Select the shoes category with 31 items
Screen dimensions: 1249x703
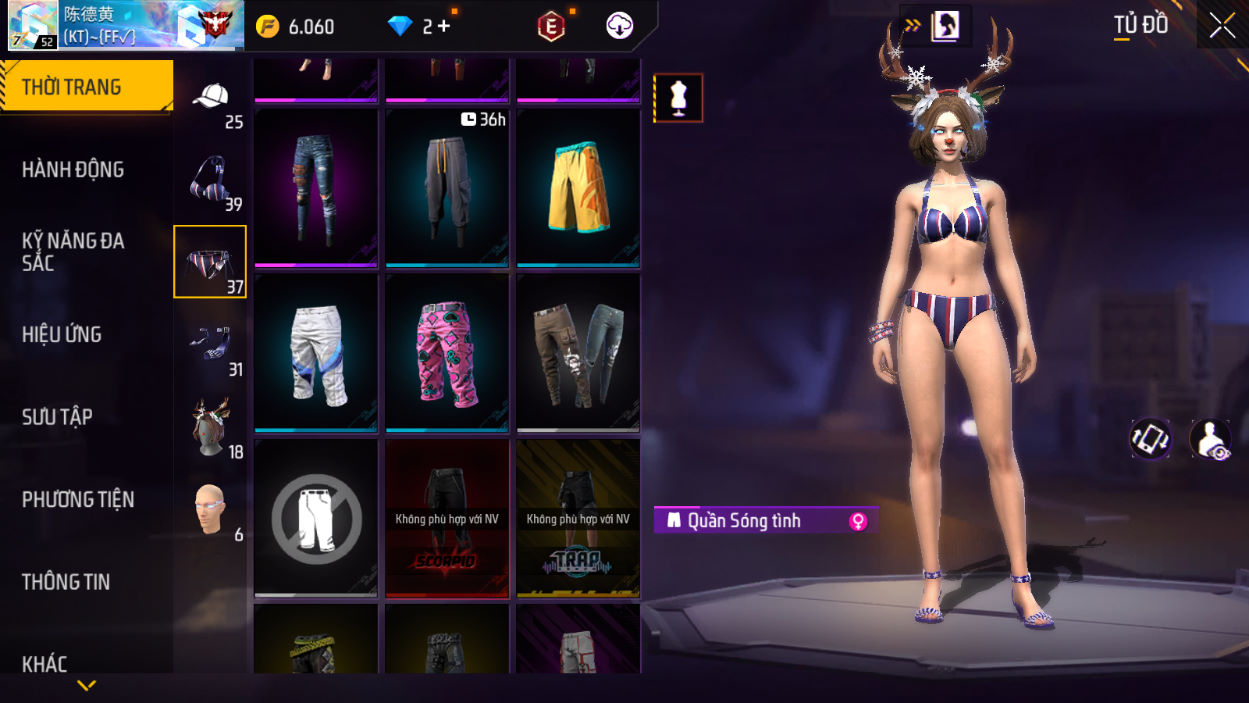click(x=210, y=345)
